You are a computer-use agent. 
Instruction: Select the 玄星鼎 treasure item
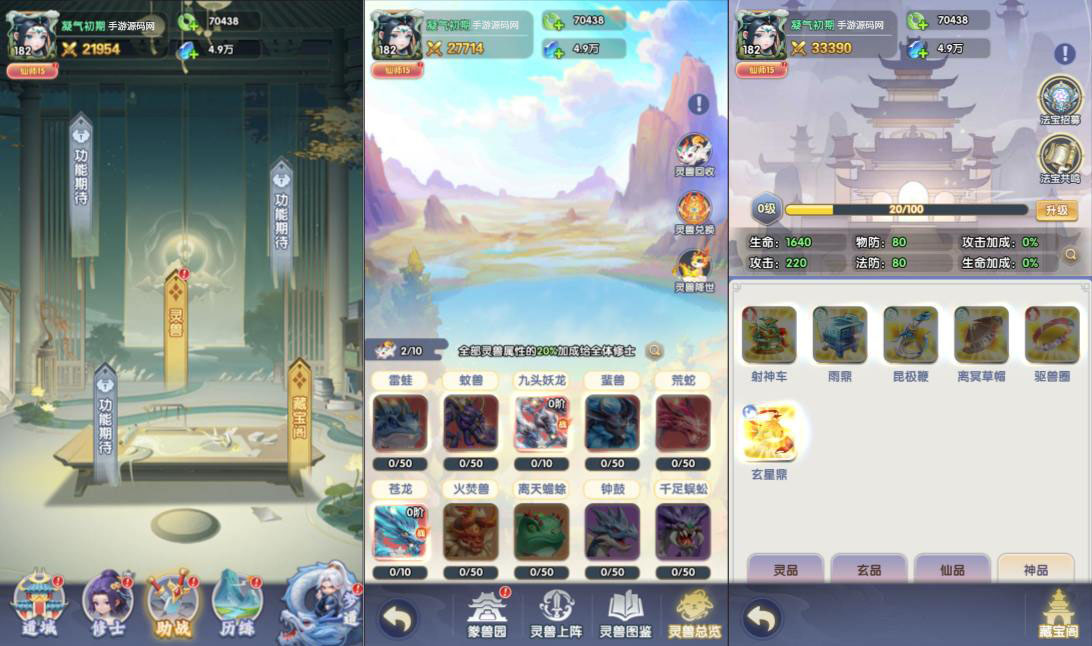point(769,433)
